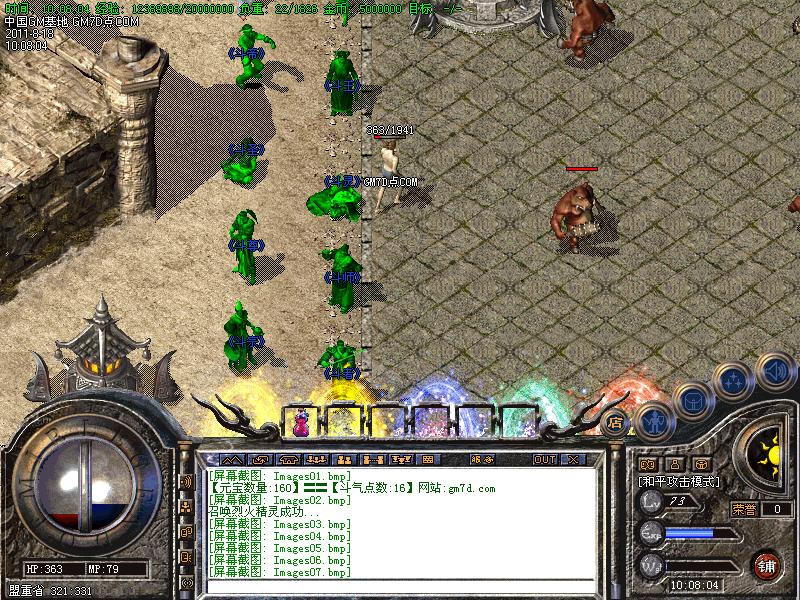Click the red 铺 stall button

(x=767, y=564)
